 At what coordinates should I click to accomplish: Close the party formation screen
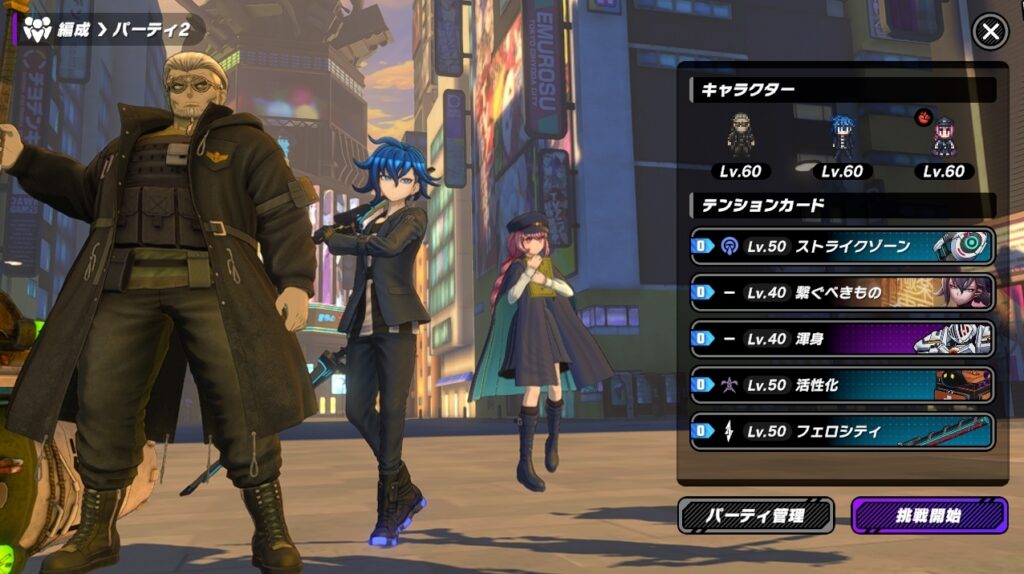990,33
